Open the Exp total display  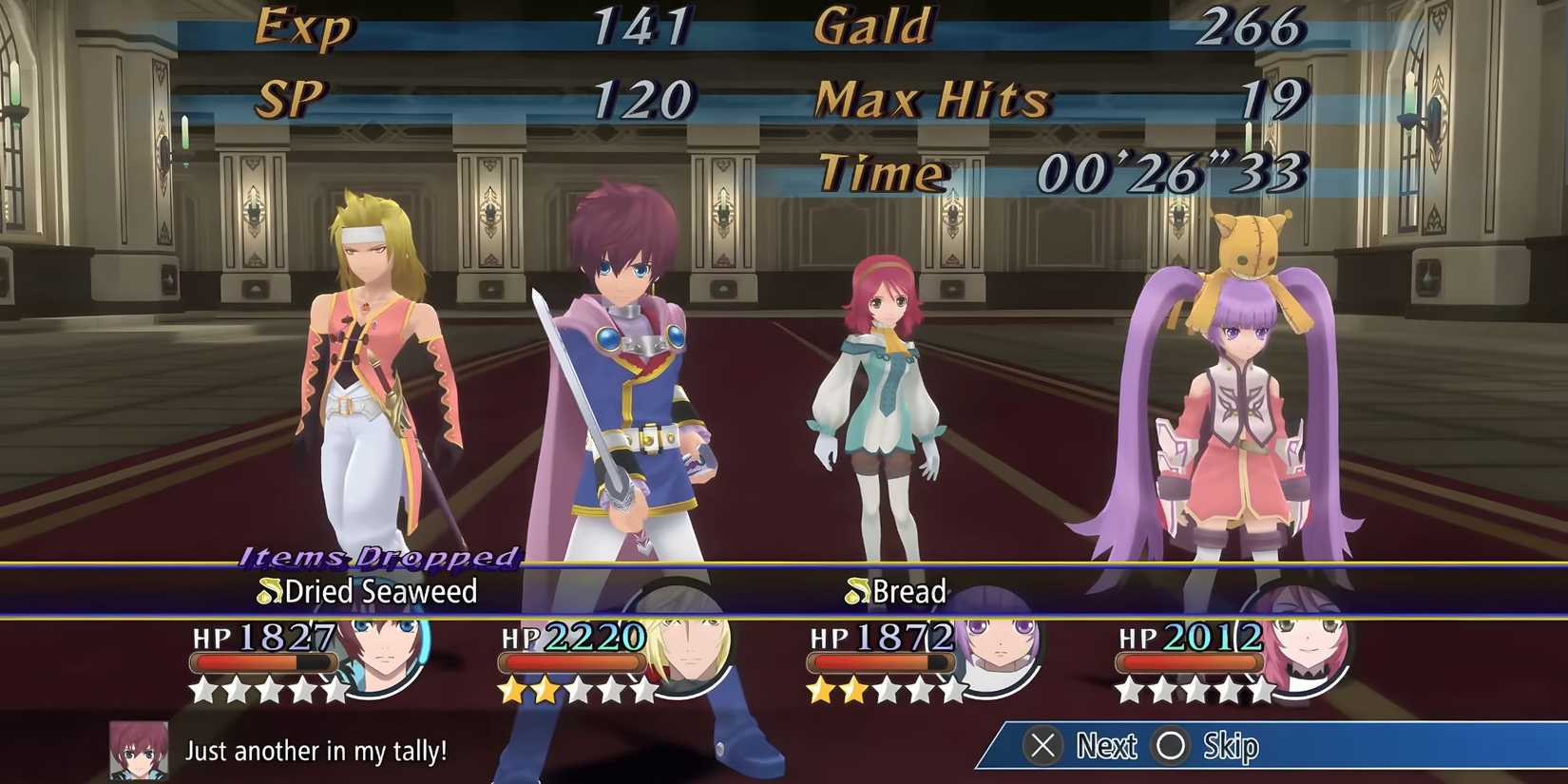click(304, 27)
